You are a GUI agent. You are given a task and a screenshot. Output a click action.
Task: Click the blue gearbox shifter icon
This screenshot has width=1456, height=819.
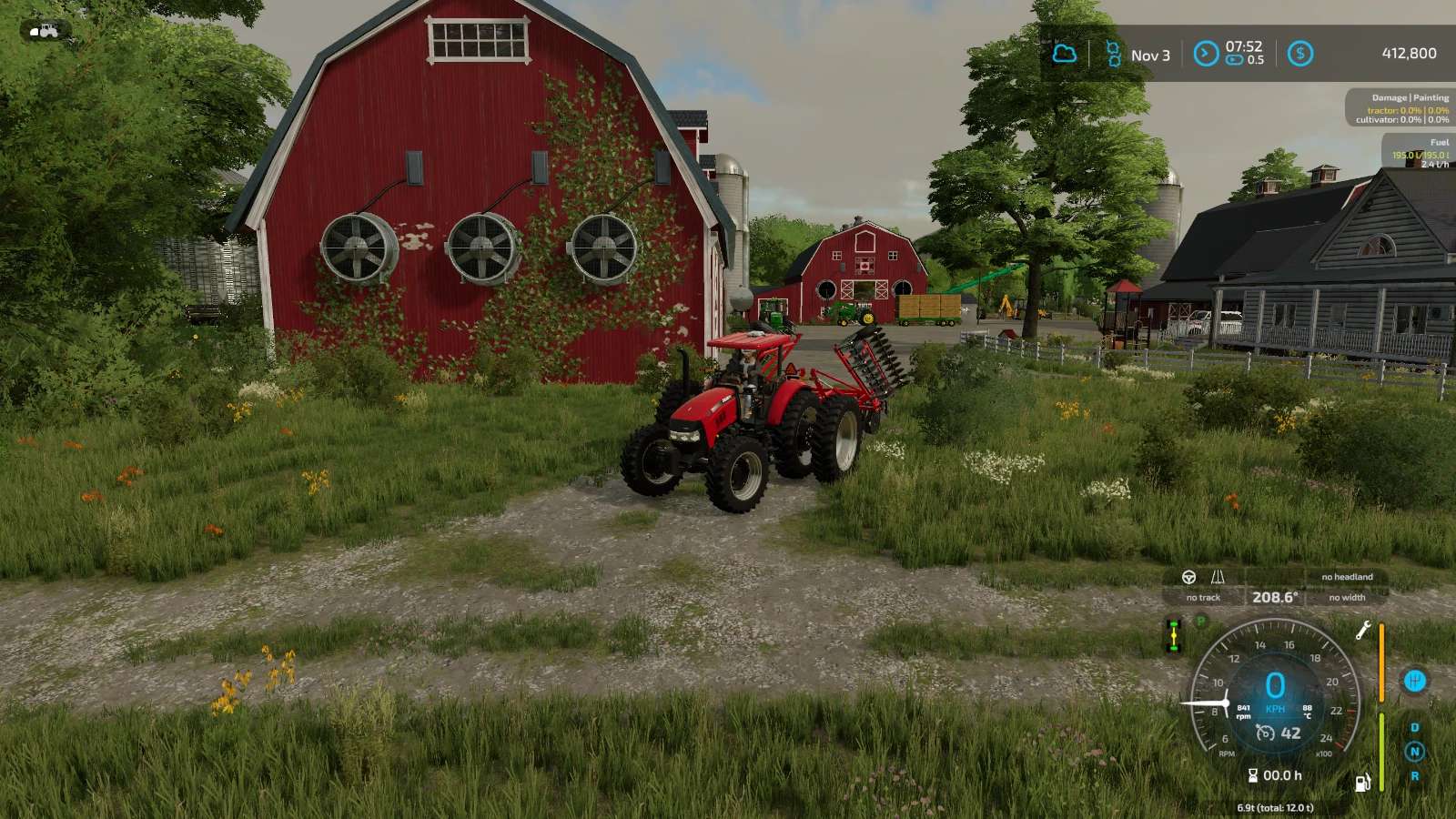click(1415, 680)
